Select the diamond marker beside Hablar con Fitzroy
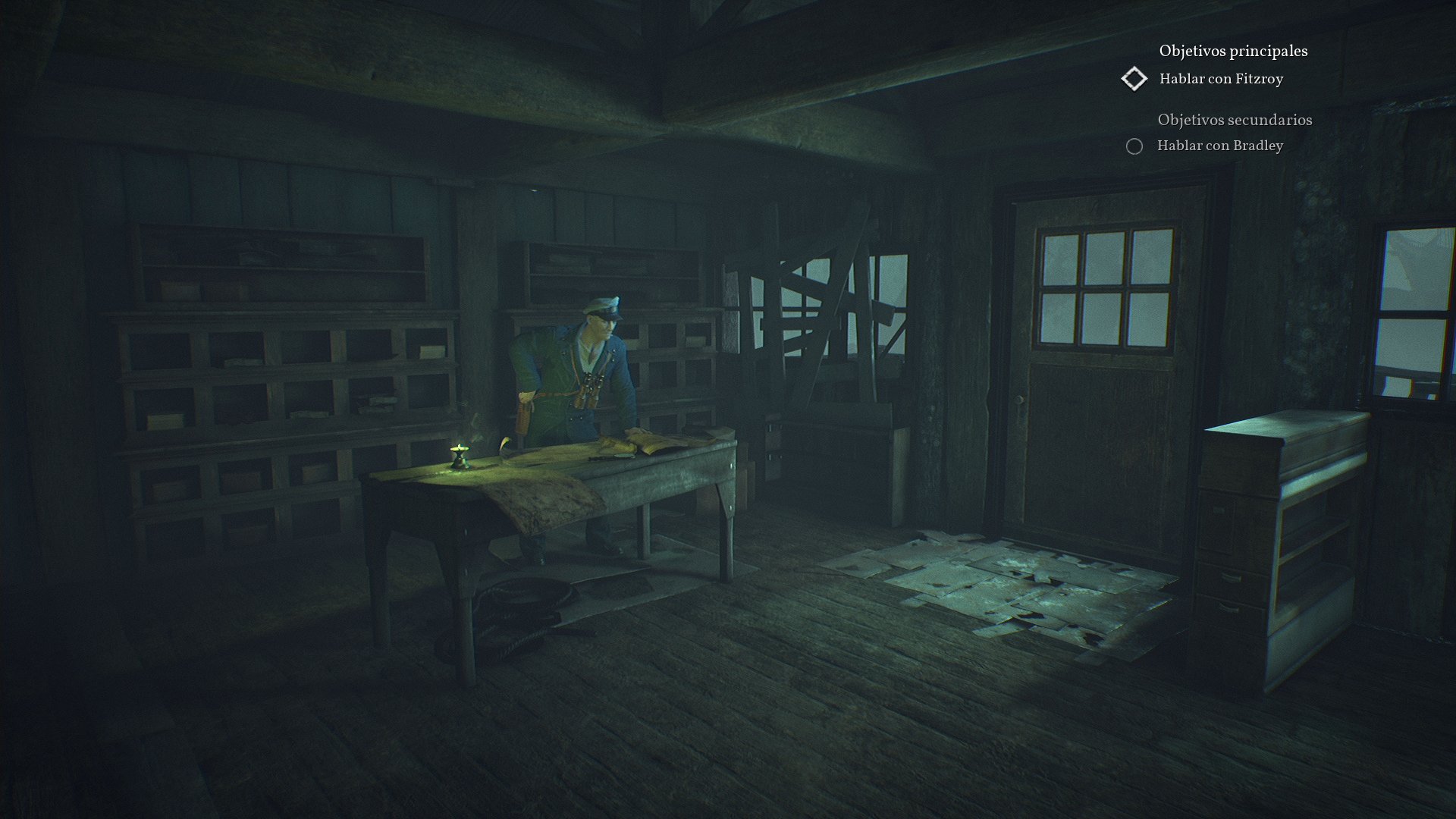The width and height of the screenshot is (1456, 819). [1134, 78]
